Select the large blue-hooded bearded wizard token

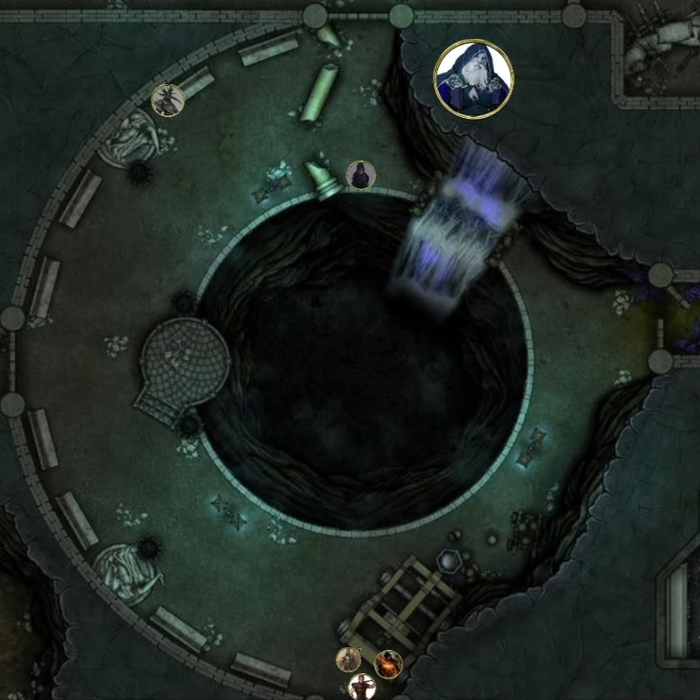click(x=473, y=79)
